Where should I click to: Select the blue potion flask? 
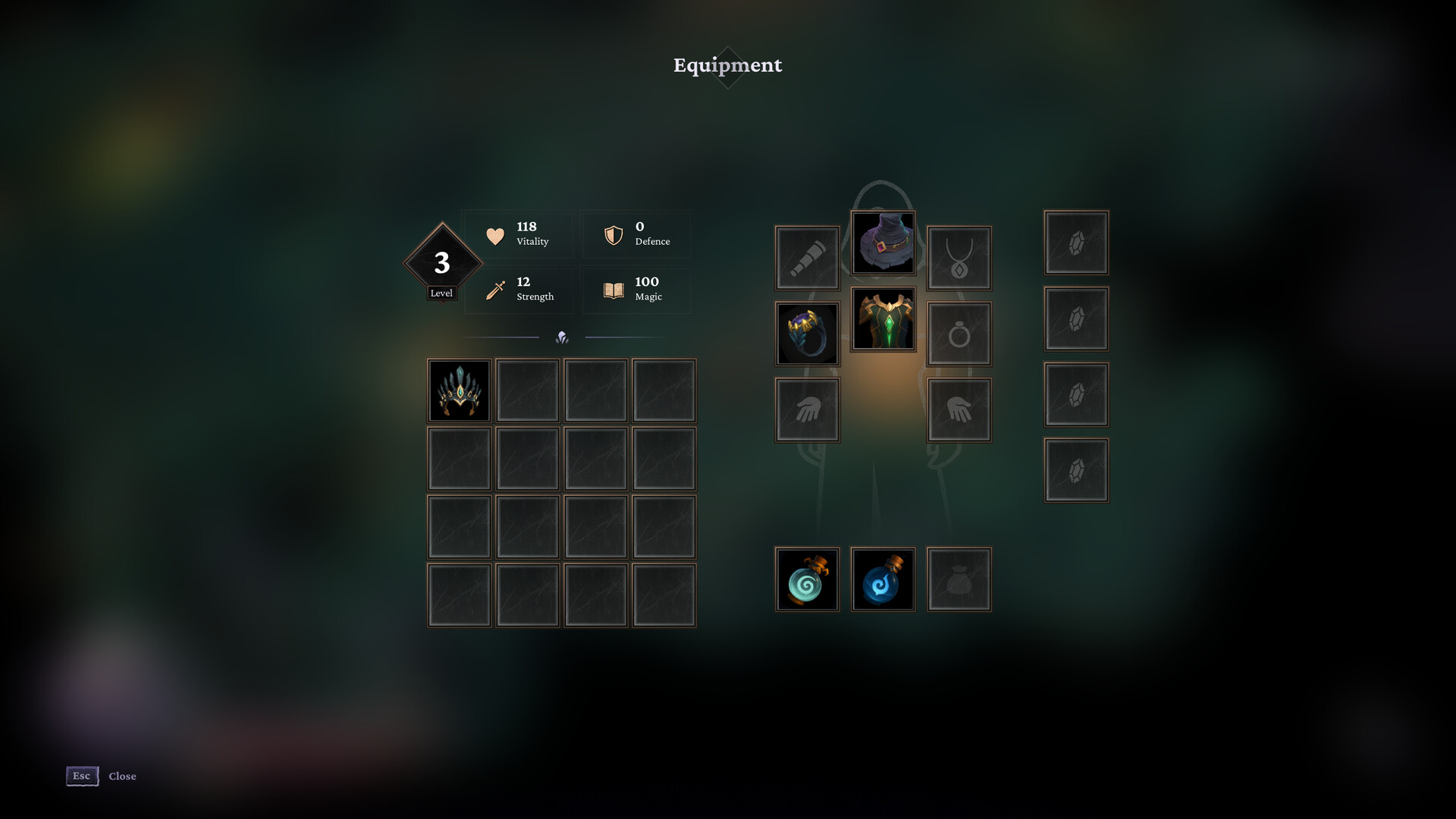point(883,579)
